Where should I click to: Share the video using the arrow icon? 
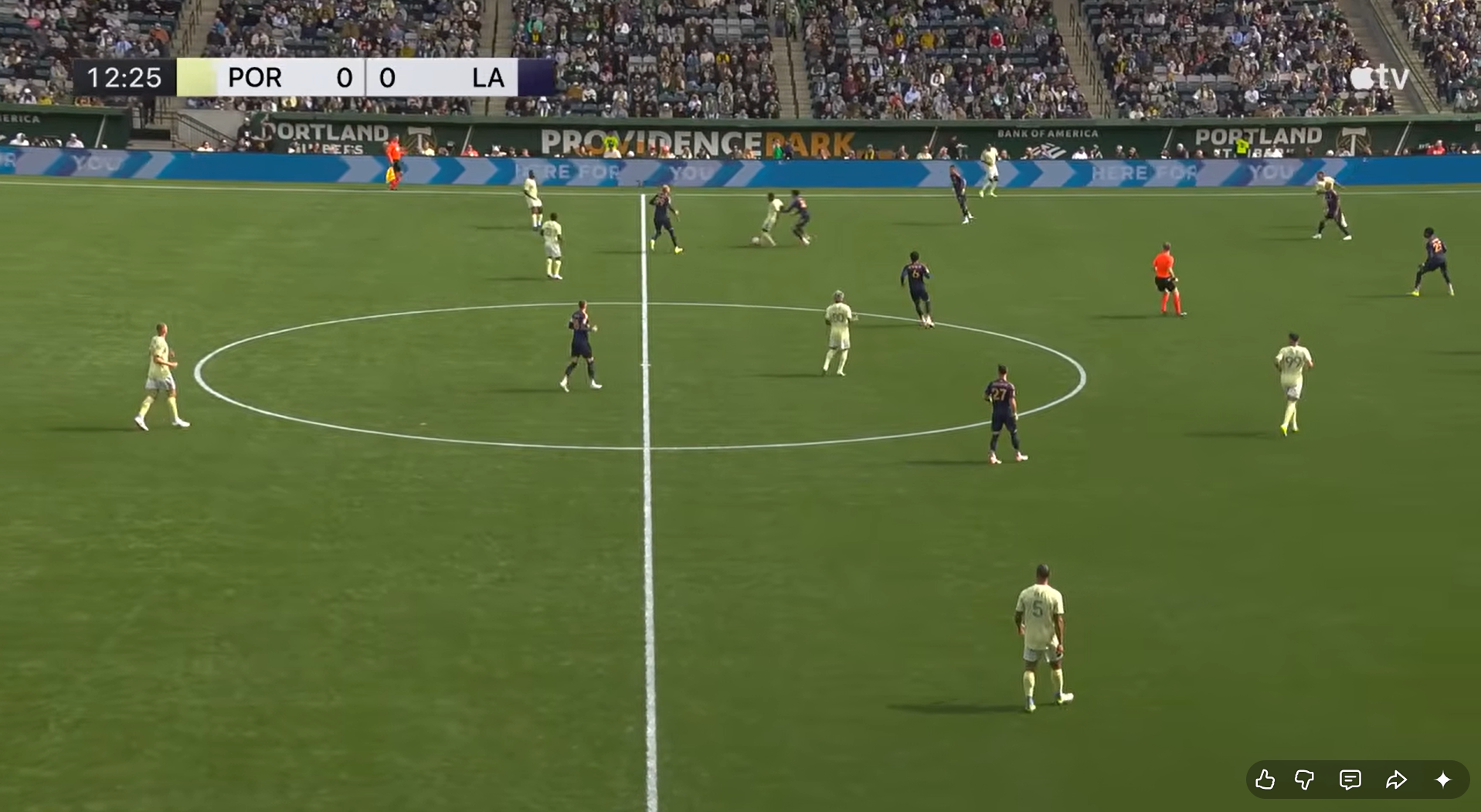[x=1396, y=780]
